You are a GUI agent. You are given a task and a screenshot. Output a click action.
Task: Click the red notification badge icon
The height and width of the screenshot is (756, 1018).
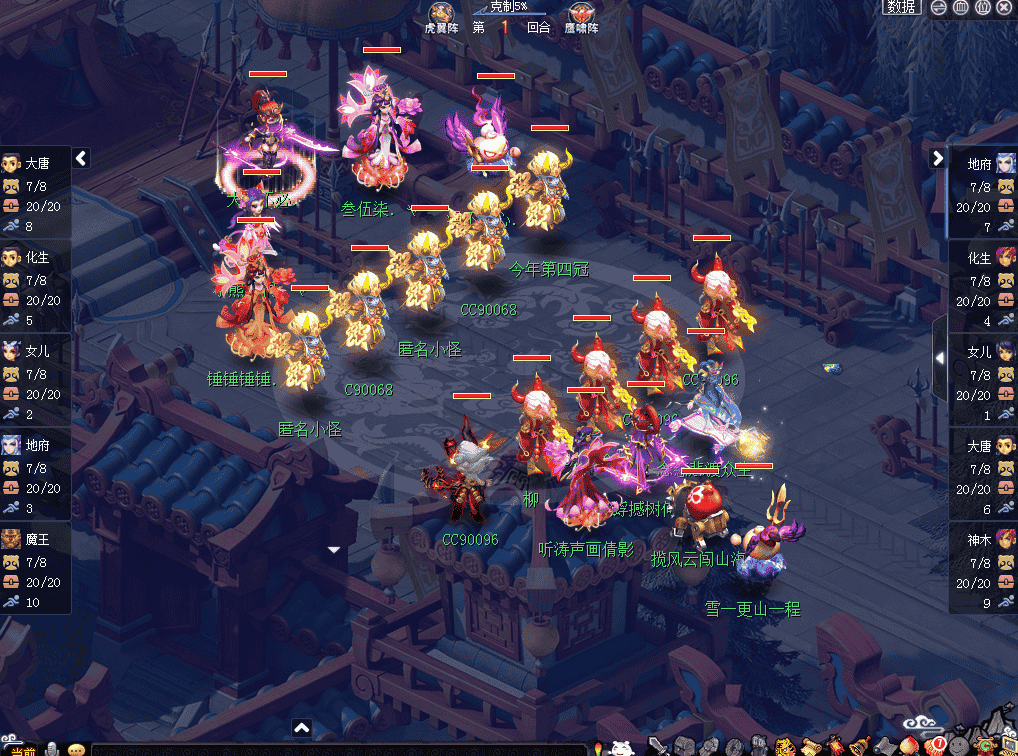pyautogui.click(x=935, y=746)
